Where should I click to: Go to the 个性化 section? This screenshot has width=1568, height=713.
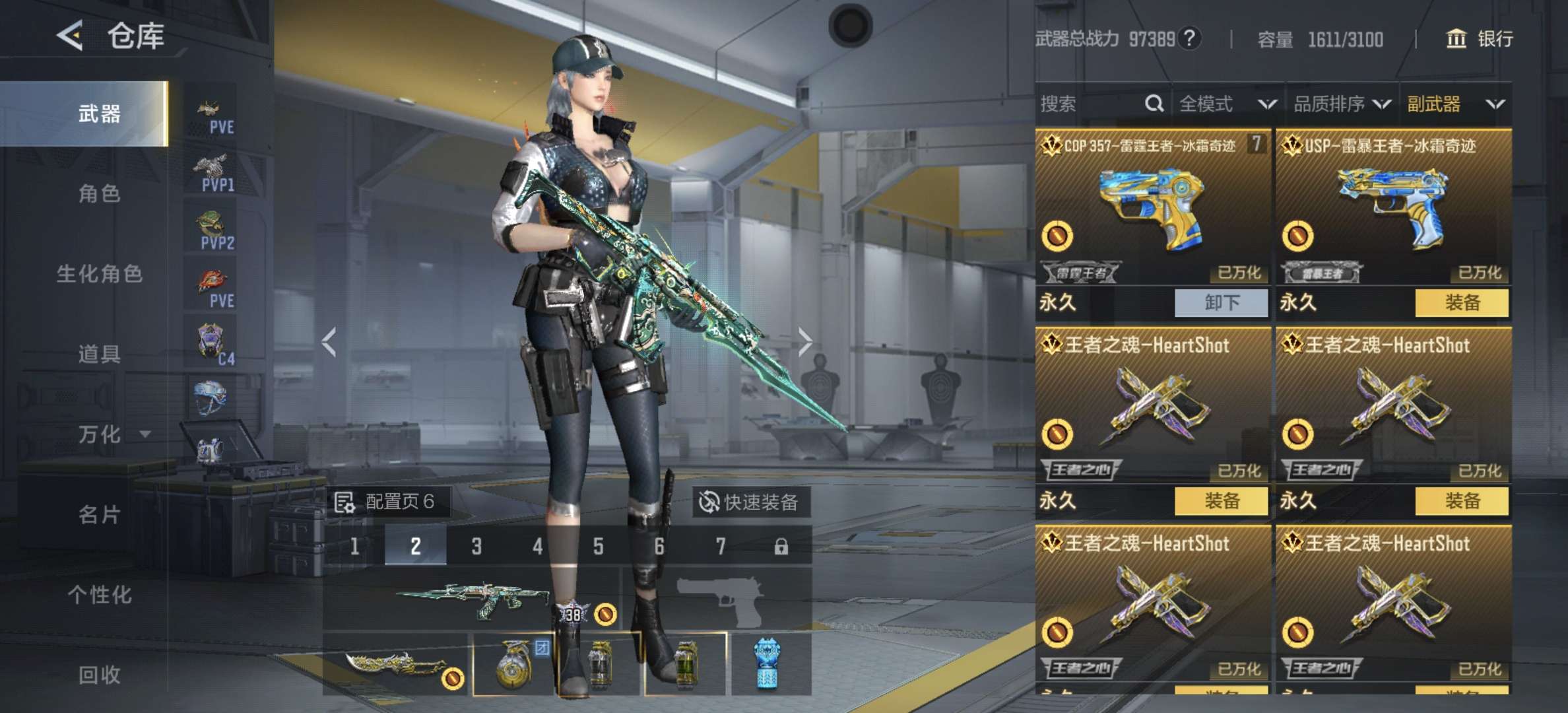[99, 595]
